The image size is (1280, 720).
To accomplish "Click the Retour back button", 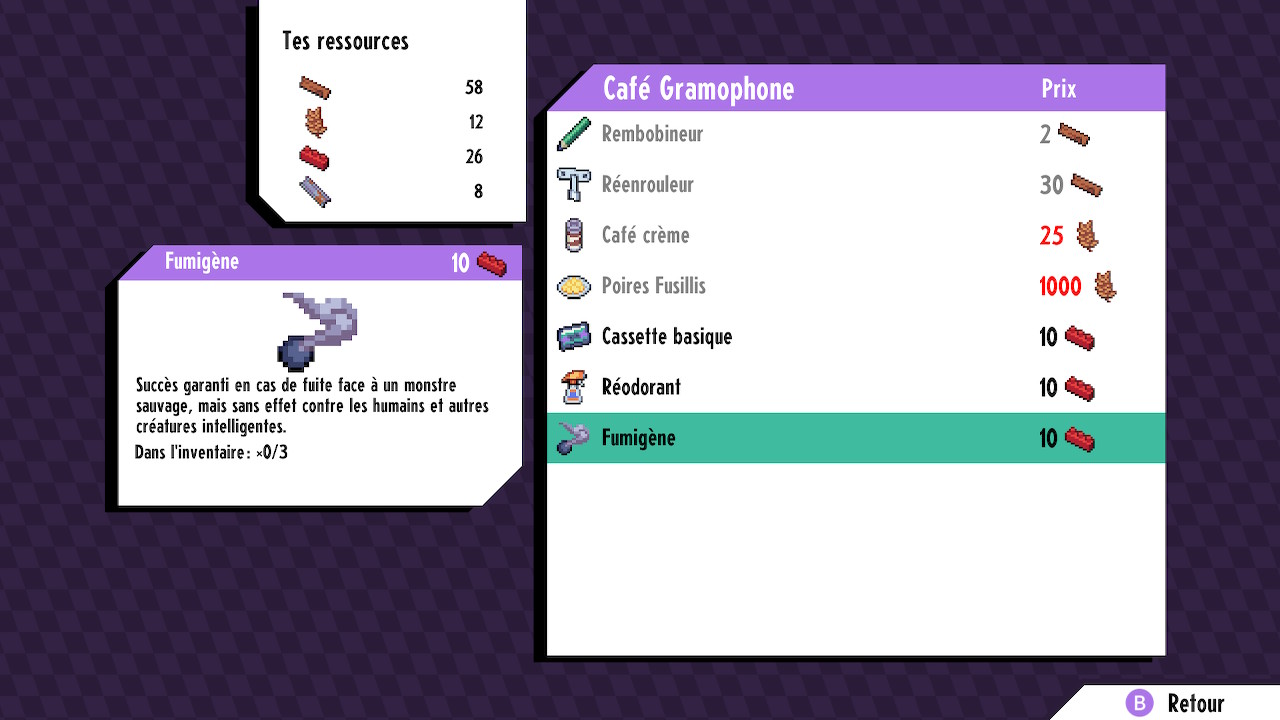I will tap(1177, 703).
